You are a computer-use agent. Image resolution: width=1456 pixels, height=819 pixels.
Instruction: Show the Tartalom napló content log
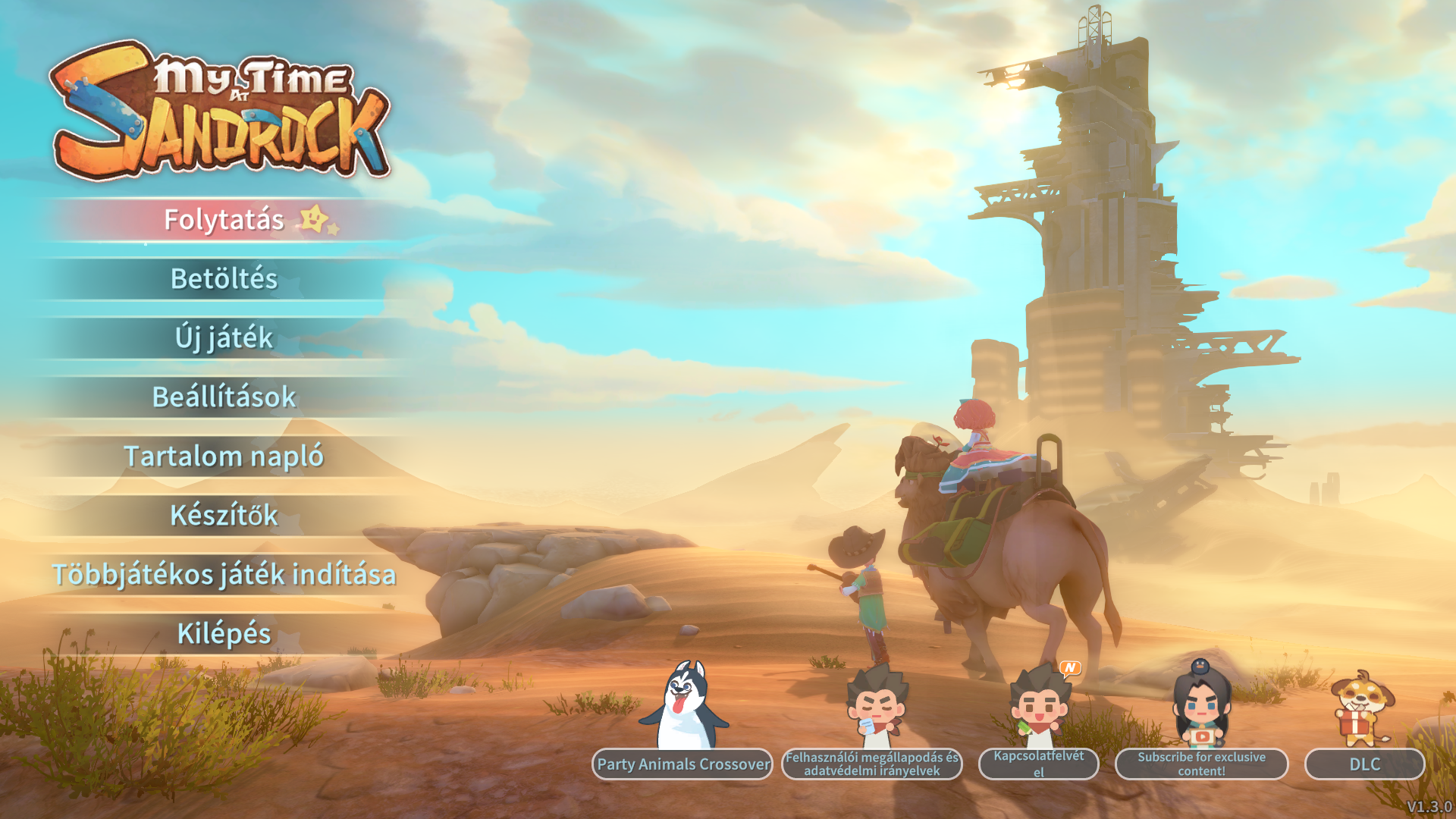click(224, 457)
